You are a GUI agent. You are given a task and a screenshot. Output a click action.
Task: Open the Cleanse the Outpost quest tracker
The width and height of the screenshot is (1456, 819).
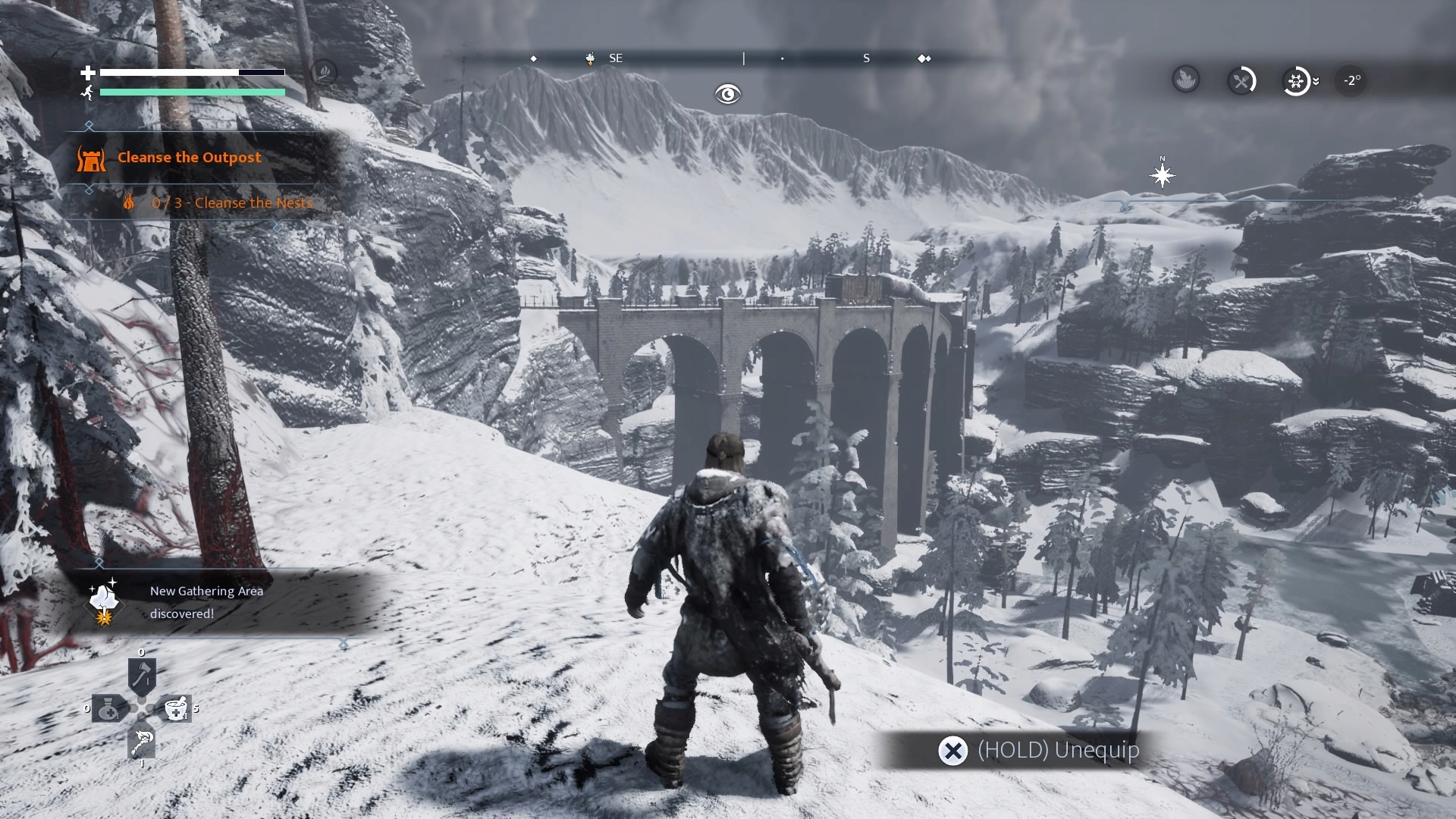[x=189, y=158]
